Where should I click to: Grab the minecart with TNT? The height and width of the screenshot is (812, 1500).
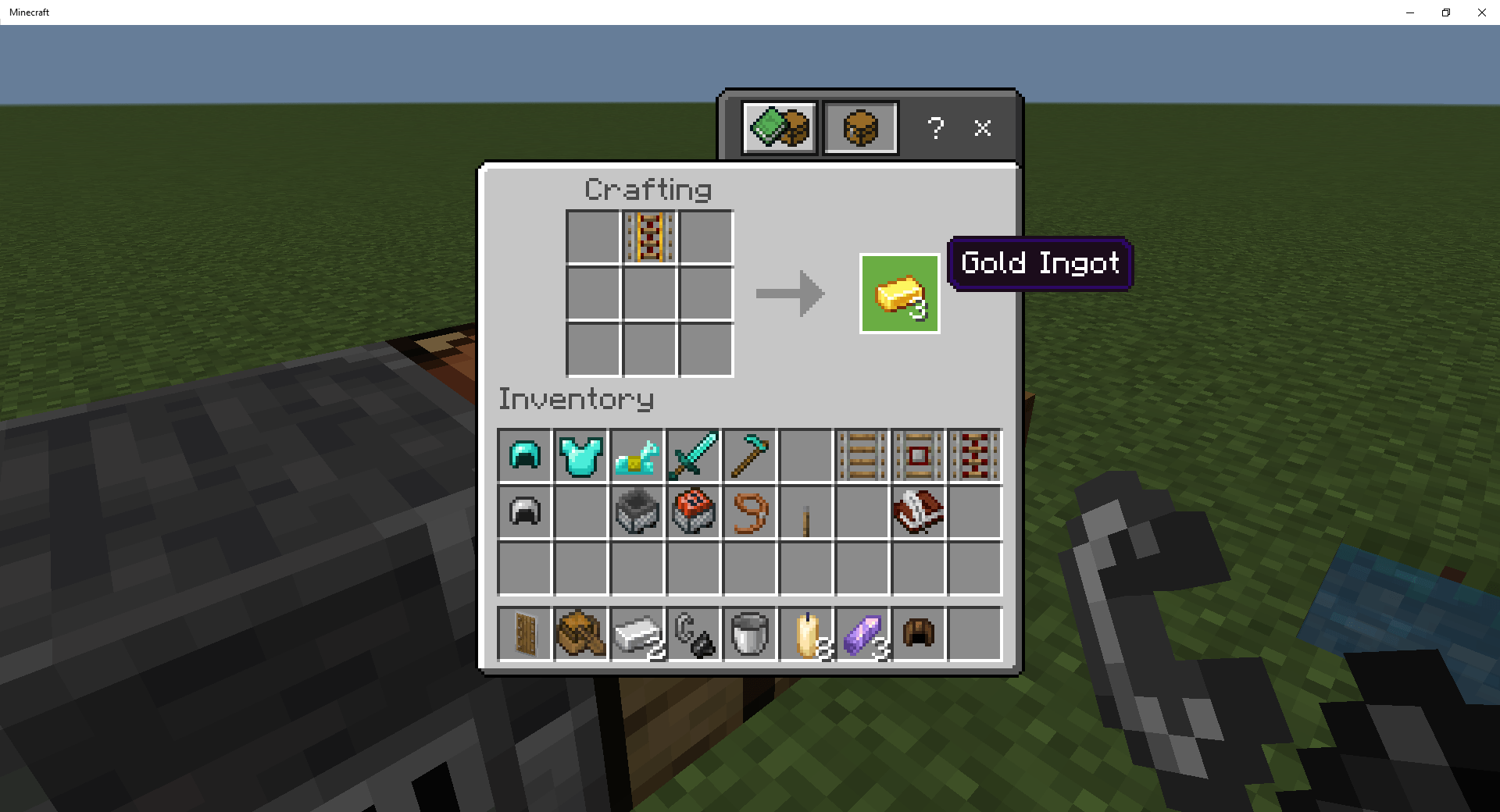[x=692, y=513]
